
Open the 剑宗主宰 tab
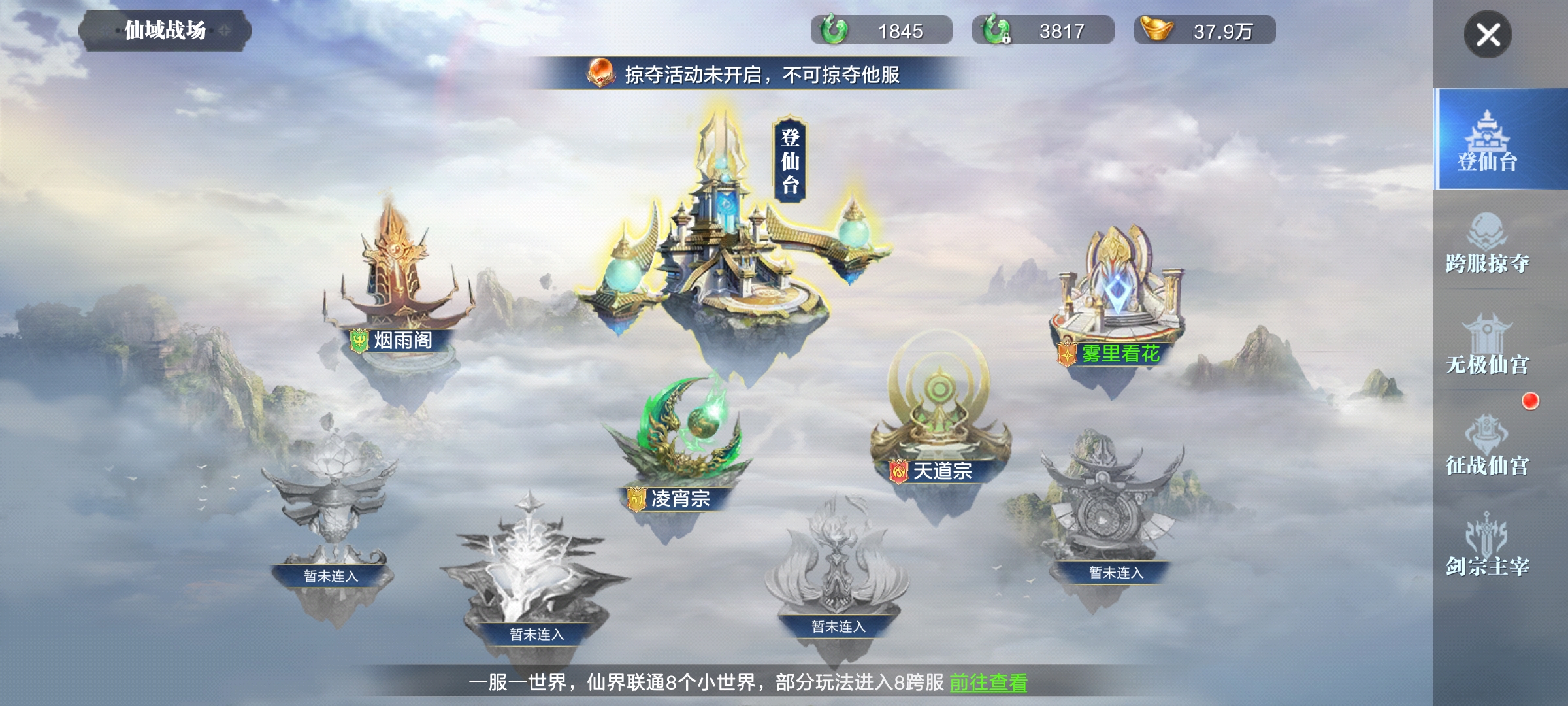[x=1488, y=546]
